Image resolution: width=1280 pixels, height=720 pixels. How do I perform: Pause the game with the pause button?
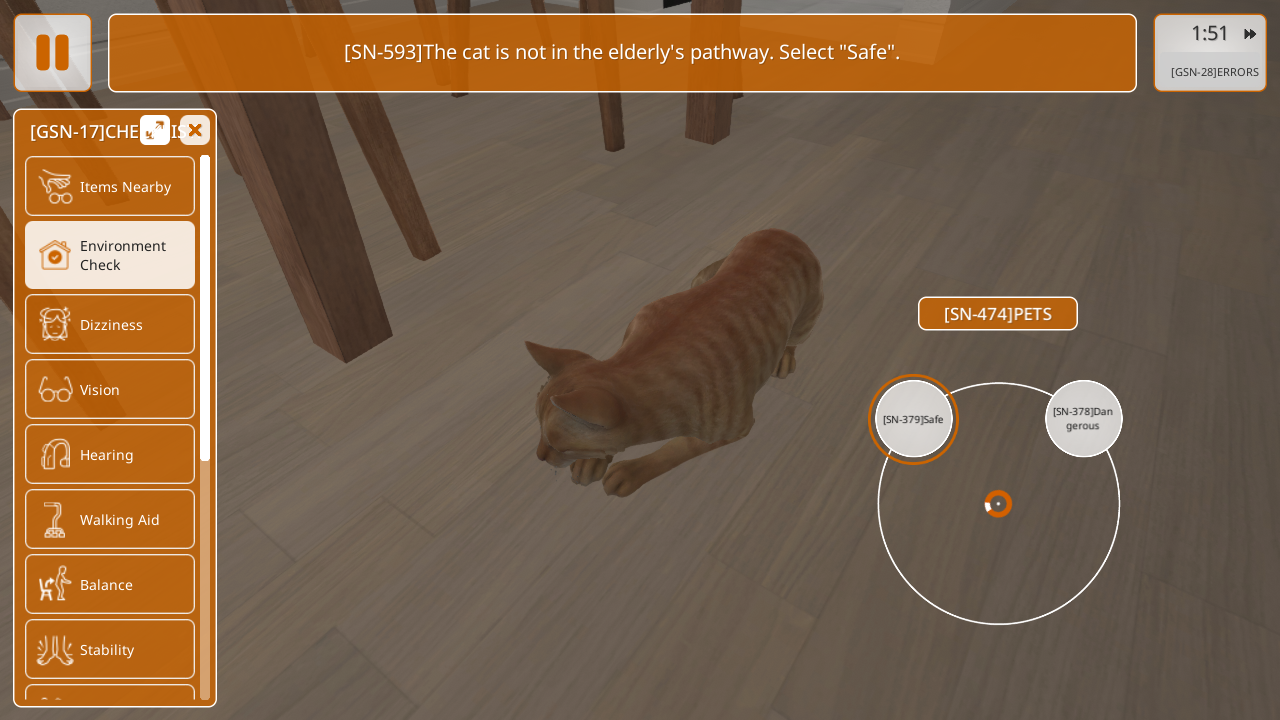(52, 52)
